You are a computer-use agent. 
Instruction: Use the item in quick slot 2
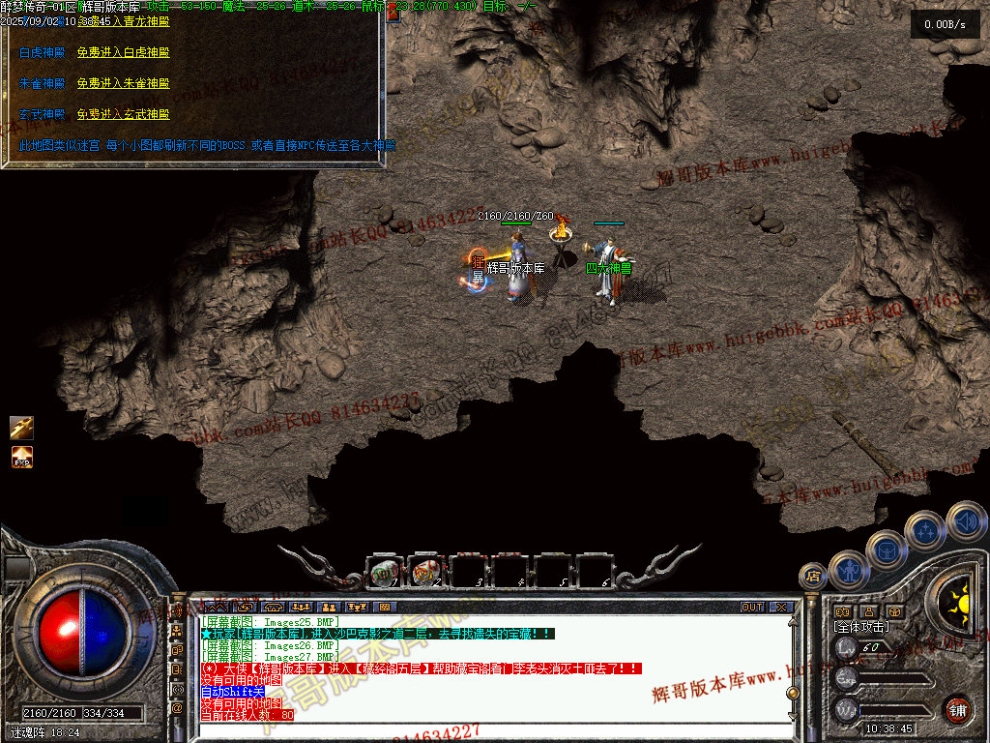tap(426, 572)
